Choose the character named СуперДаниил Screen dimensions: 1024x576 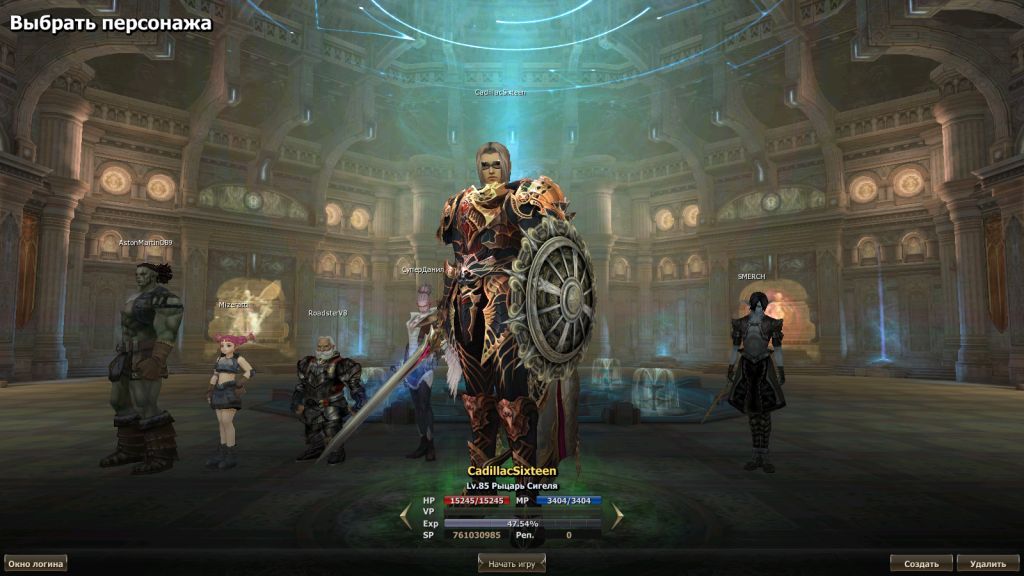[420, 370]
